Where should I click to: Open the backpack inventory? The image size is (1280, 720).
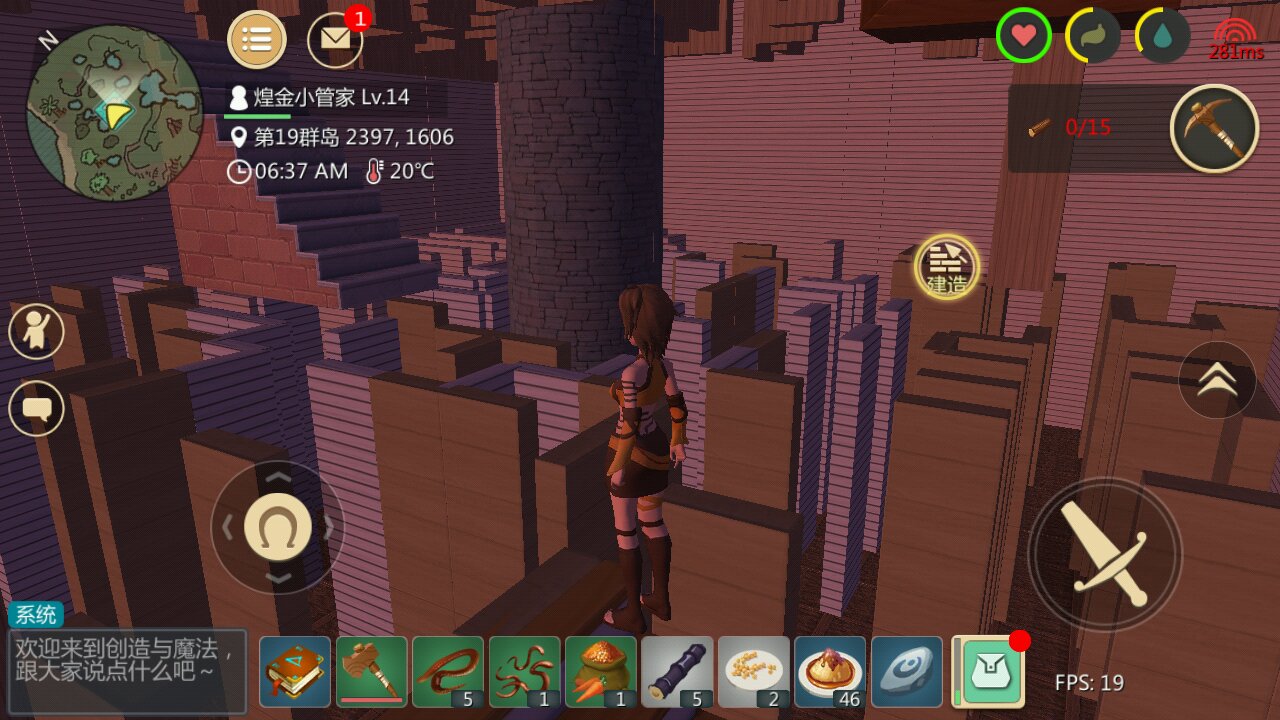tap(988, 672)
